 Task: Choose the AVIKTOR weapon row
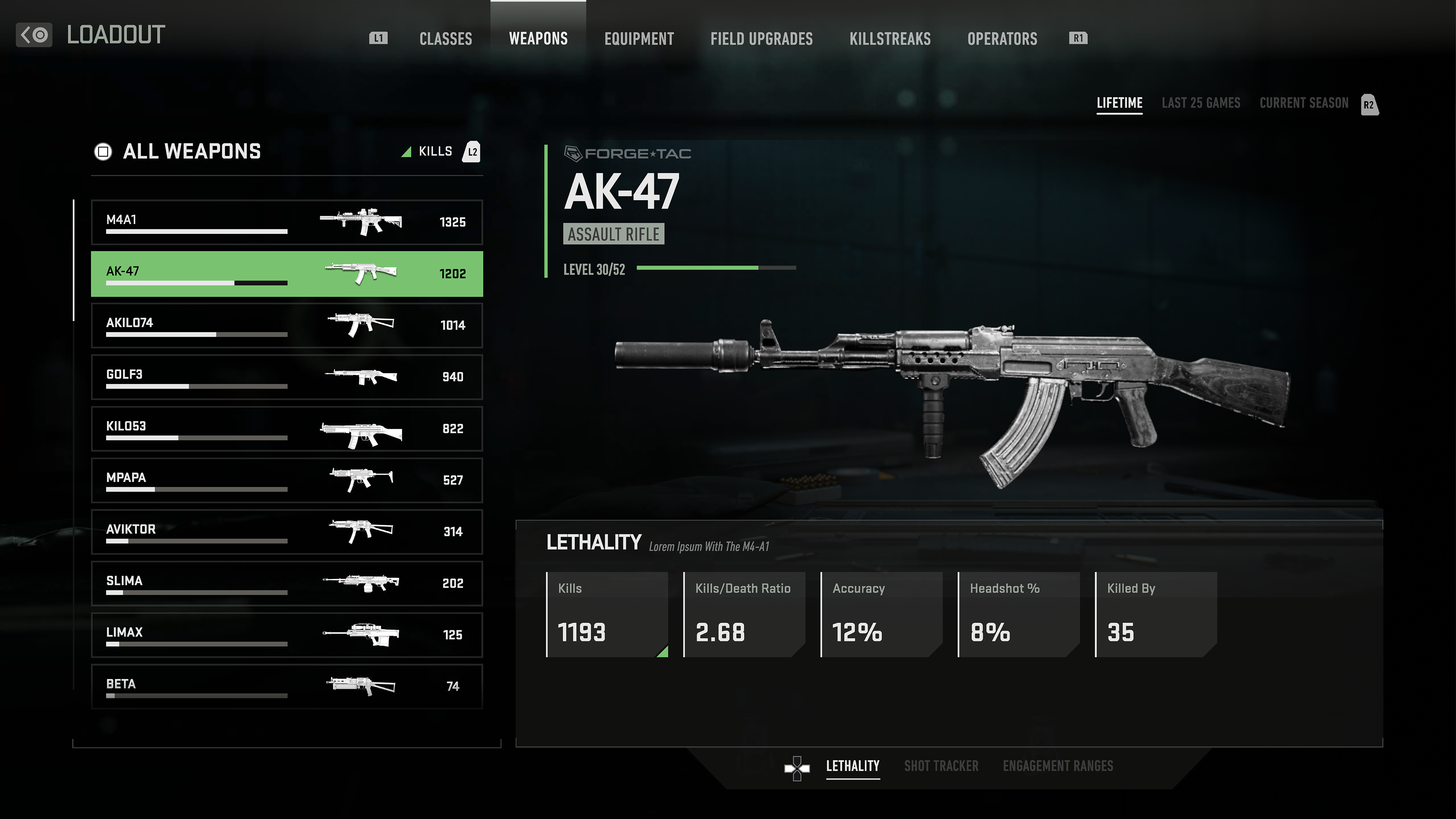click(x=287, y=531)
